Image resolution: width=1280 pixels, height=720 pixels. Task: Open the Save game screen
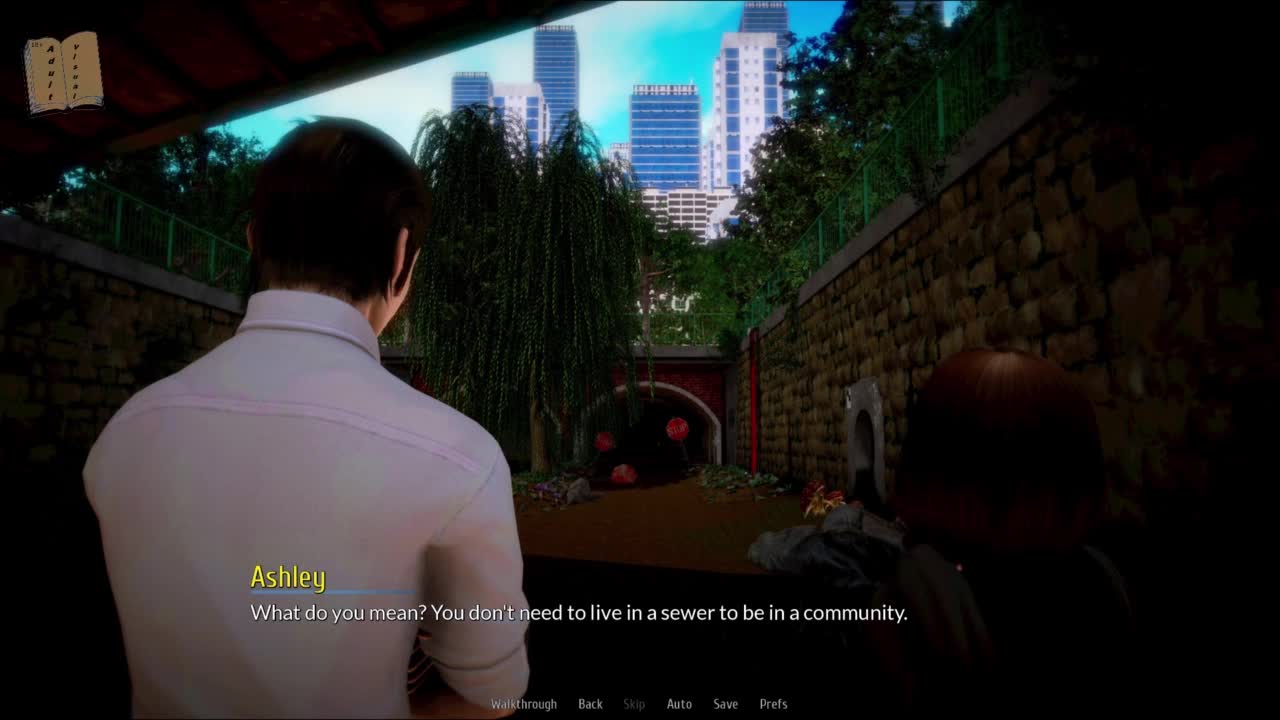click(725, 704)
